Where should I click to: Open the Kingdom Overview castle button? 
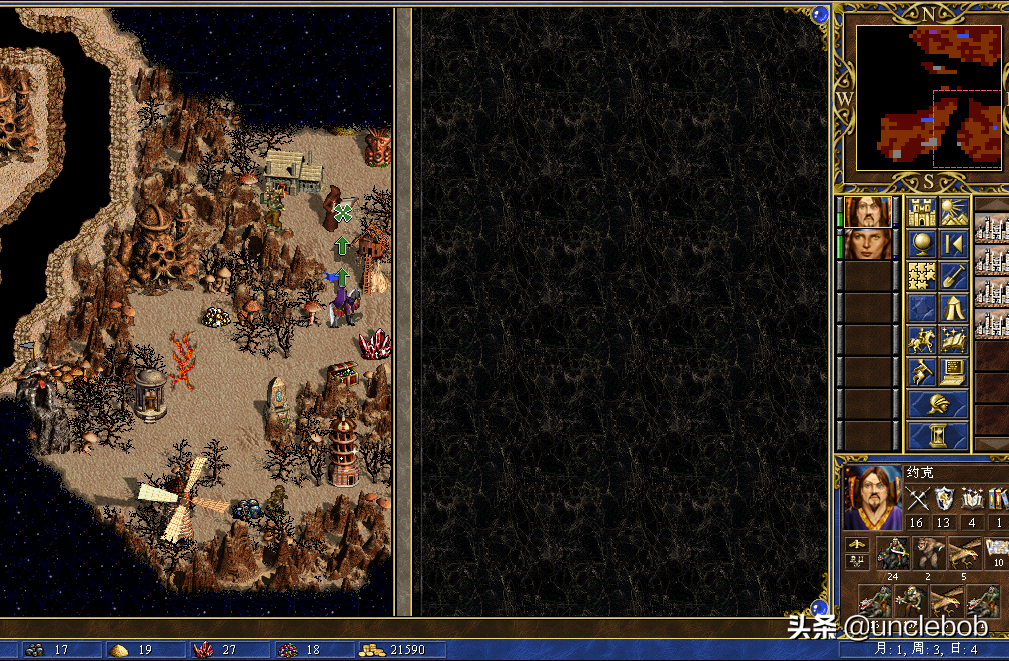pos(921,212)
